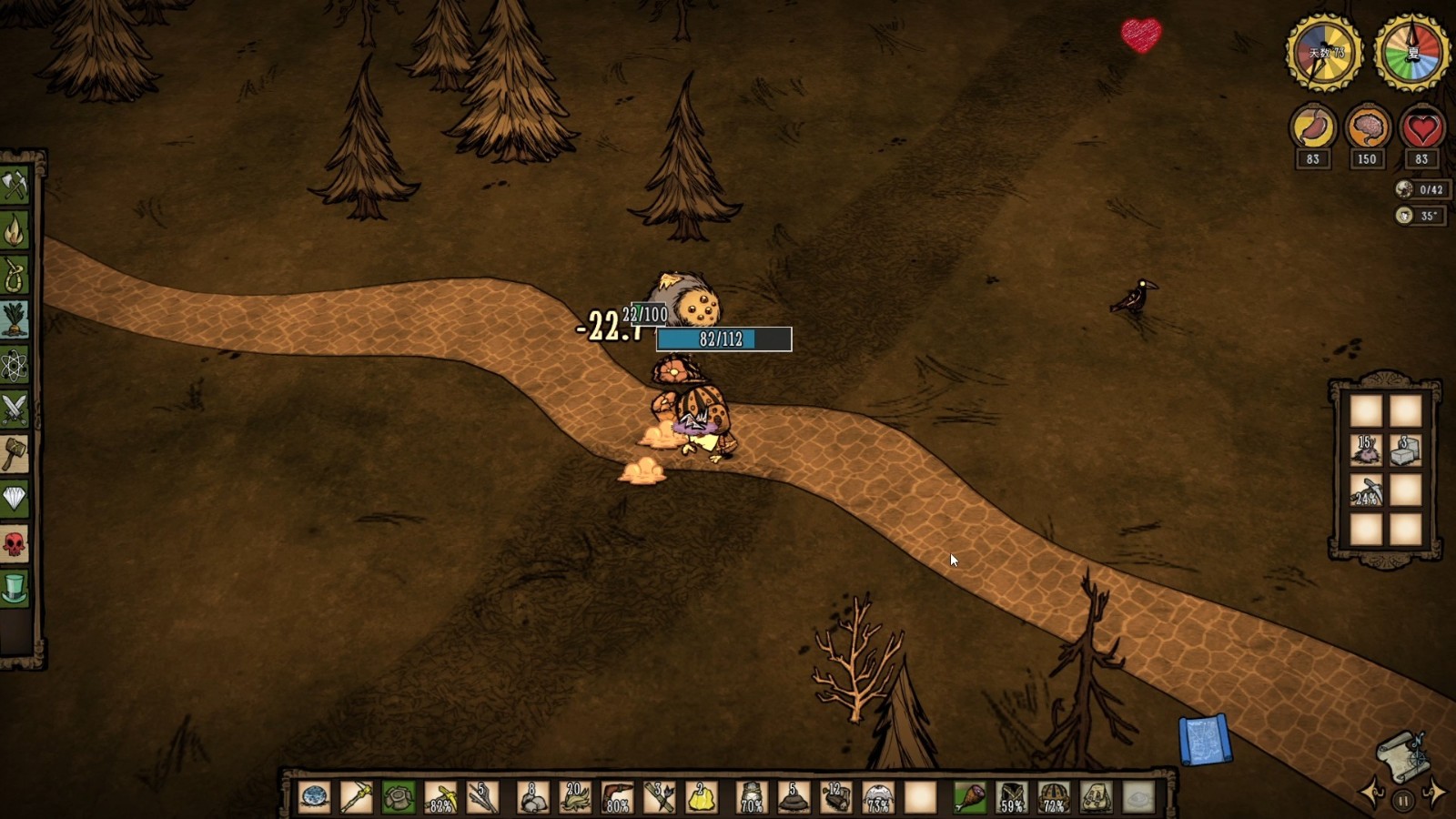Open the gem Refine crafting tab
The height and width of the screenshot is (819, 1456).
[15, 499]
